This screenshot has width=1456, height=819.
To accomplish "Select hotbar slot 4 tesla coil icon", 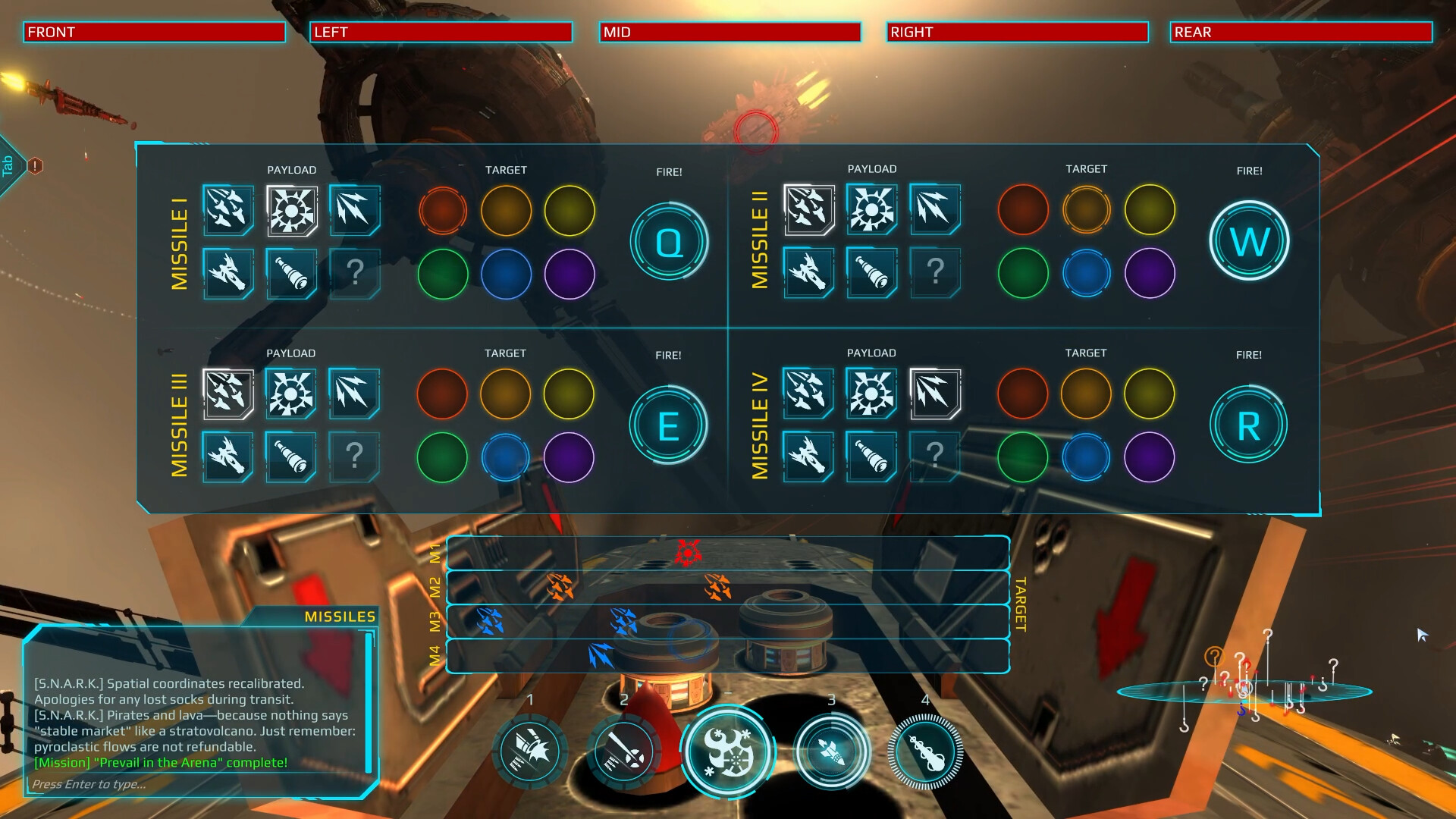I will coord(925,752).
